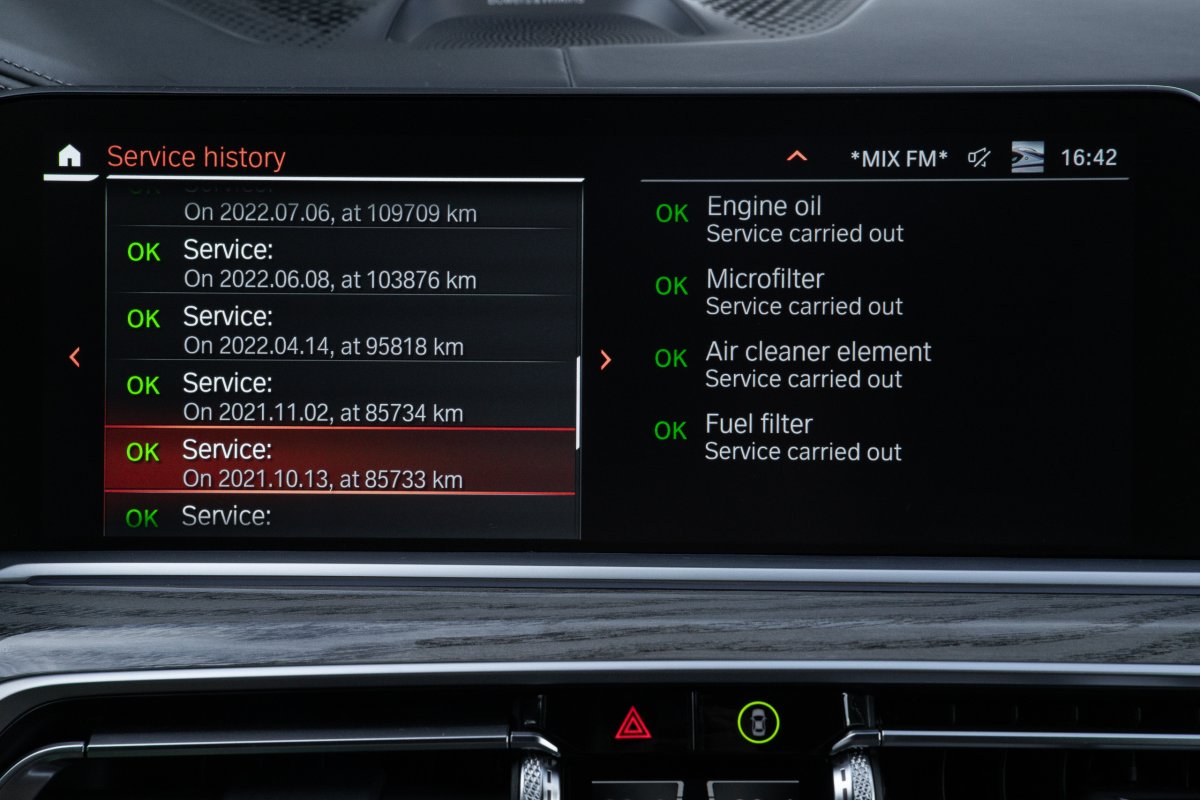Open the service at 95818 km

coord(340,331)
